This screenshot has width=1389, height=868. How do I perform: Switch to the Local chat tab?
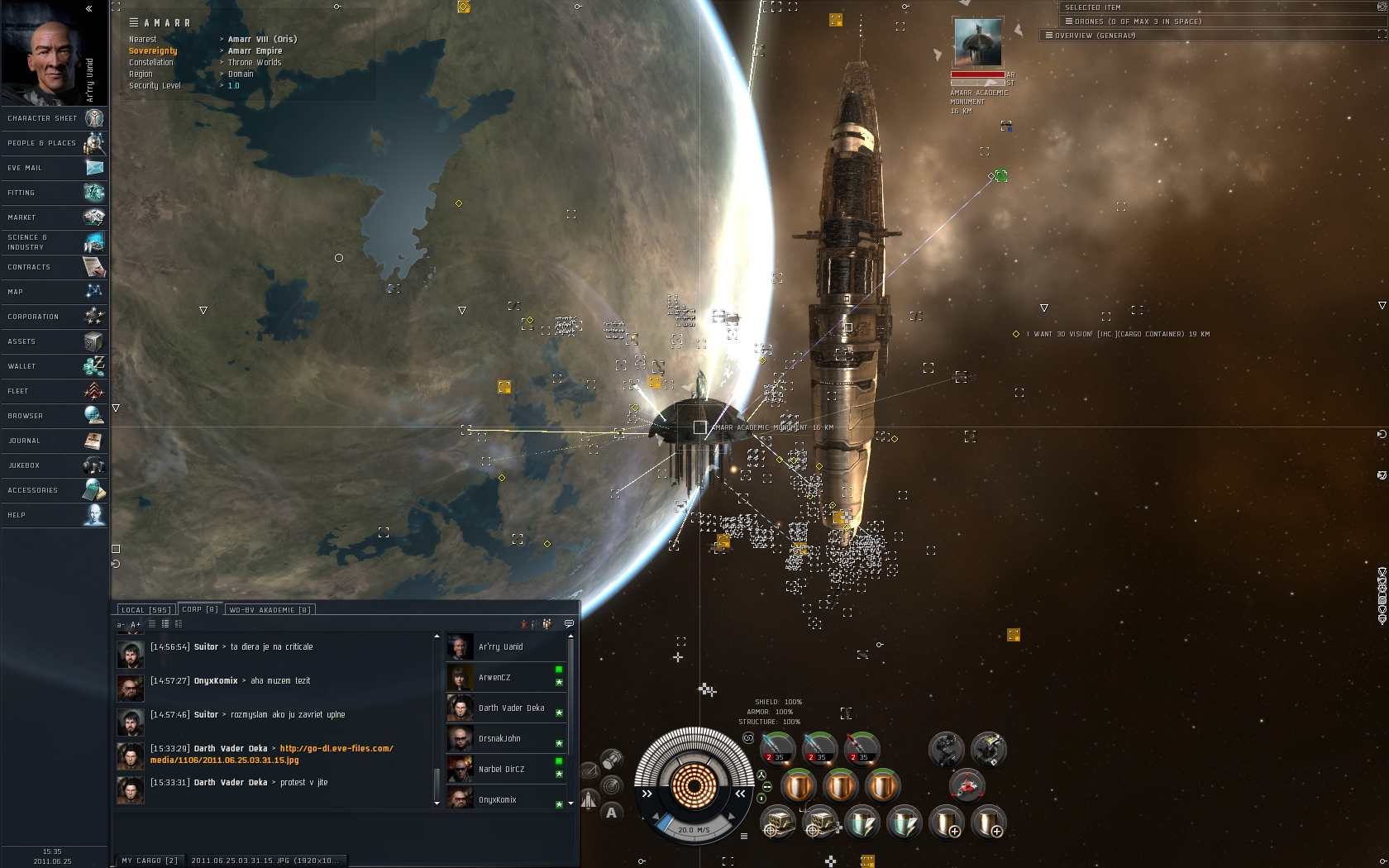[145, 610]
